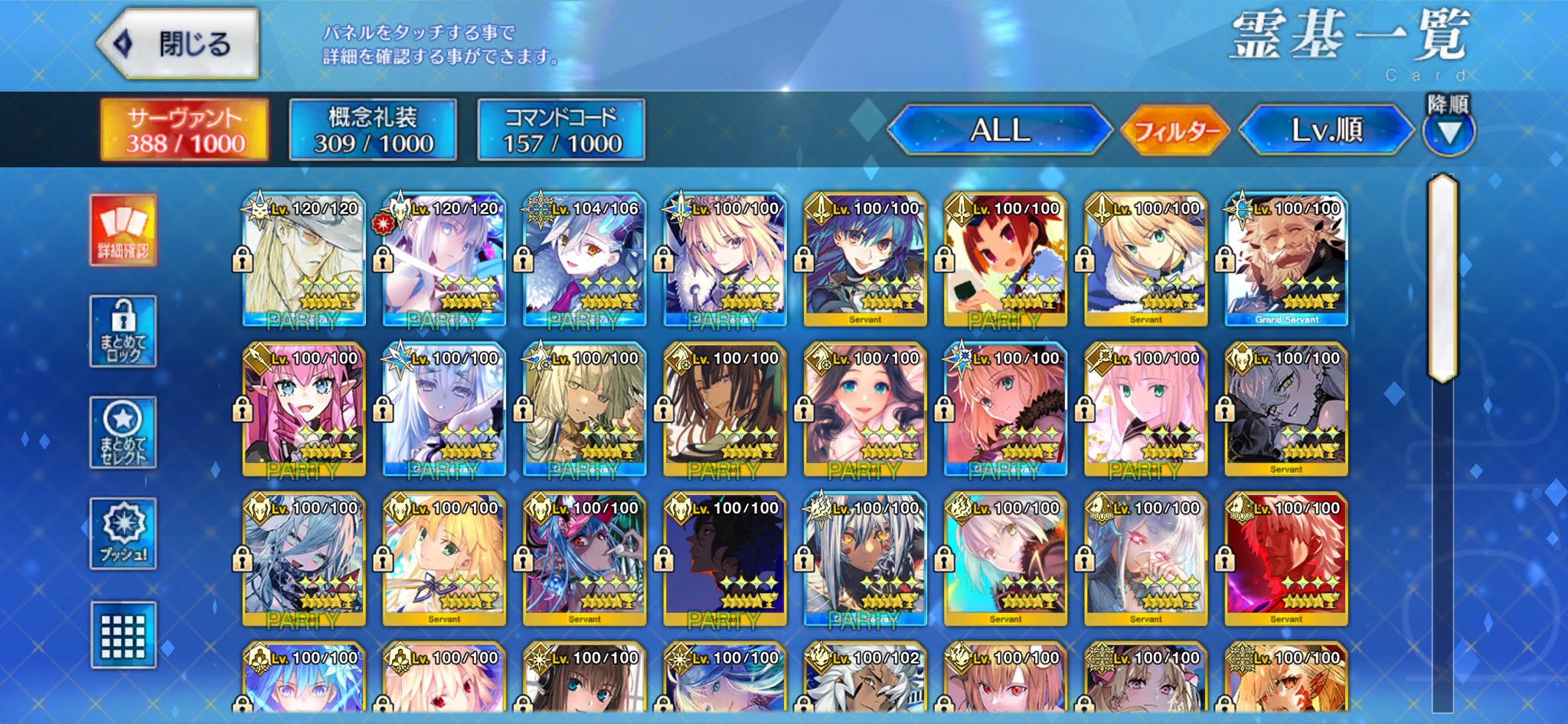The image size is (1568, 724).
Task: Open the 概念礼装 tab
Action: [x=373, y=130]
